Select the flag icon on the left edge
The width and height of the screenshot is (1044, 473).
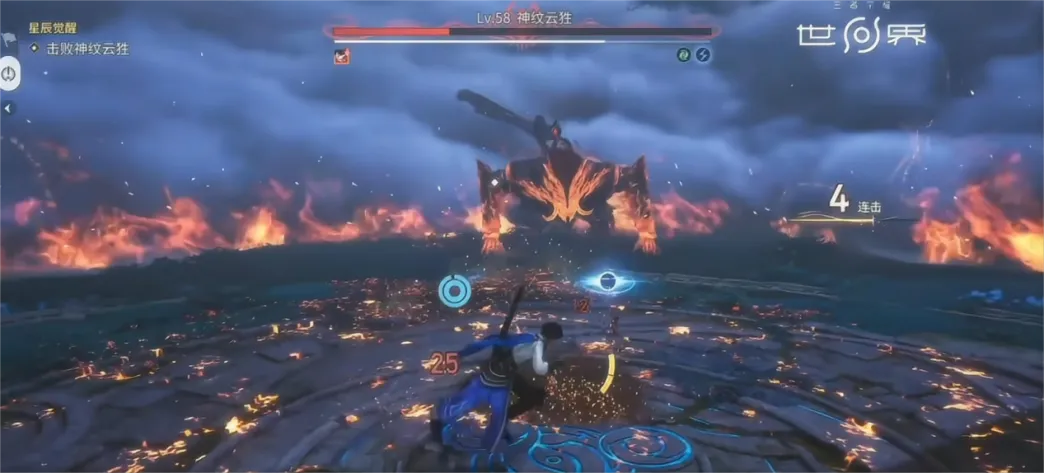point(8,40)
